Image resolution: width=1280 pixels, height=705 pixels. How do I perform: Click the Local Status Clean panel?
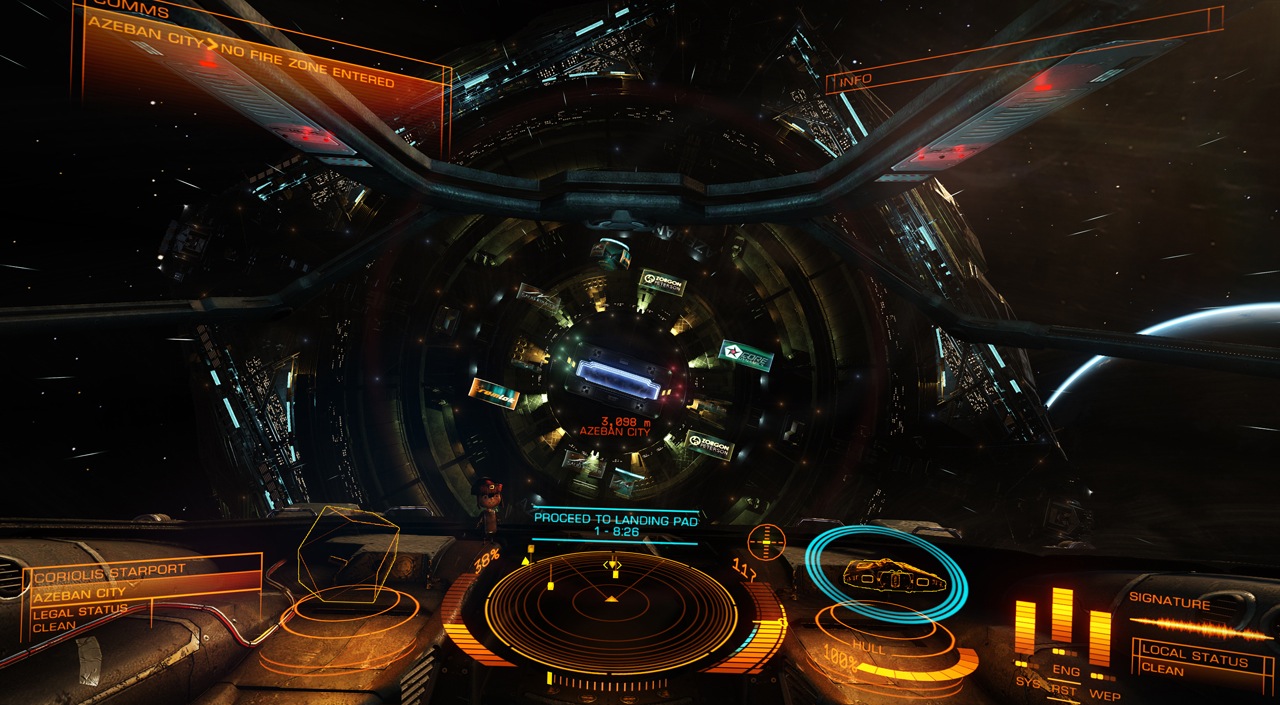tap(1194, 660)
